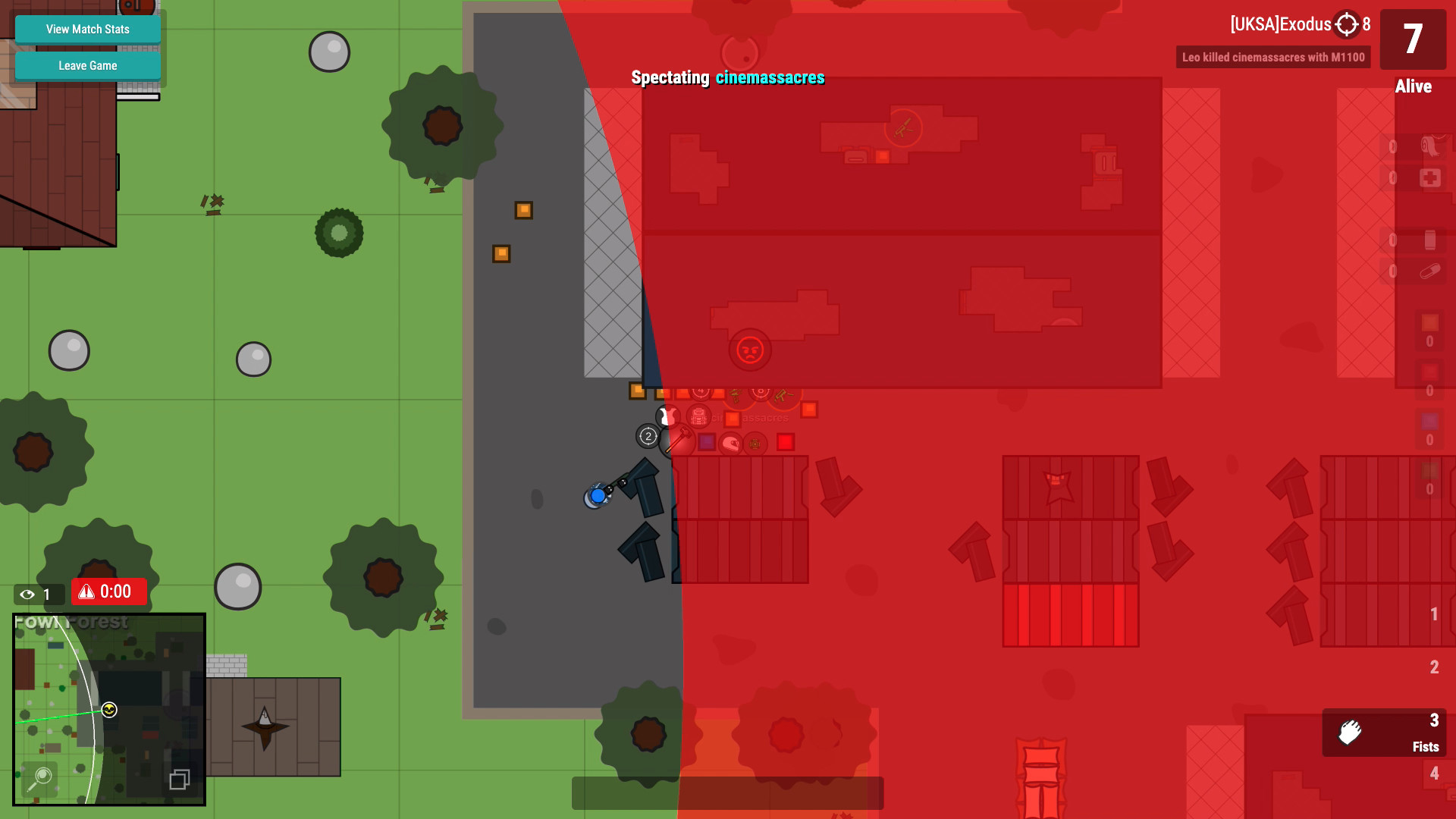Select the bandage item in the inventory
This screenshot has height=819, width=1456.
[x=1432, y=147]
